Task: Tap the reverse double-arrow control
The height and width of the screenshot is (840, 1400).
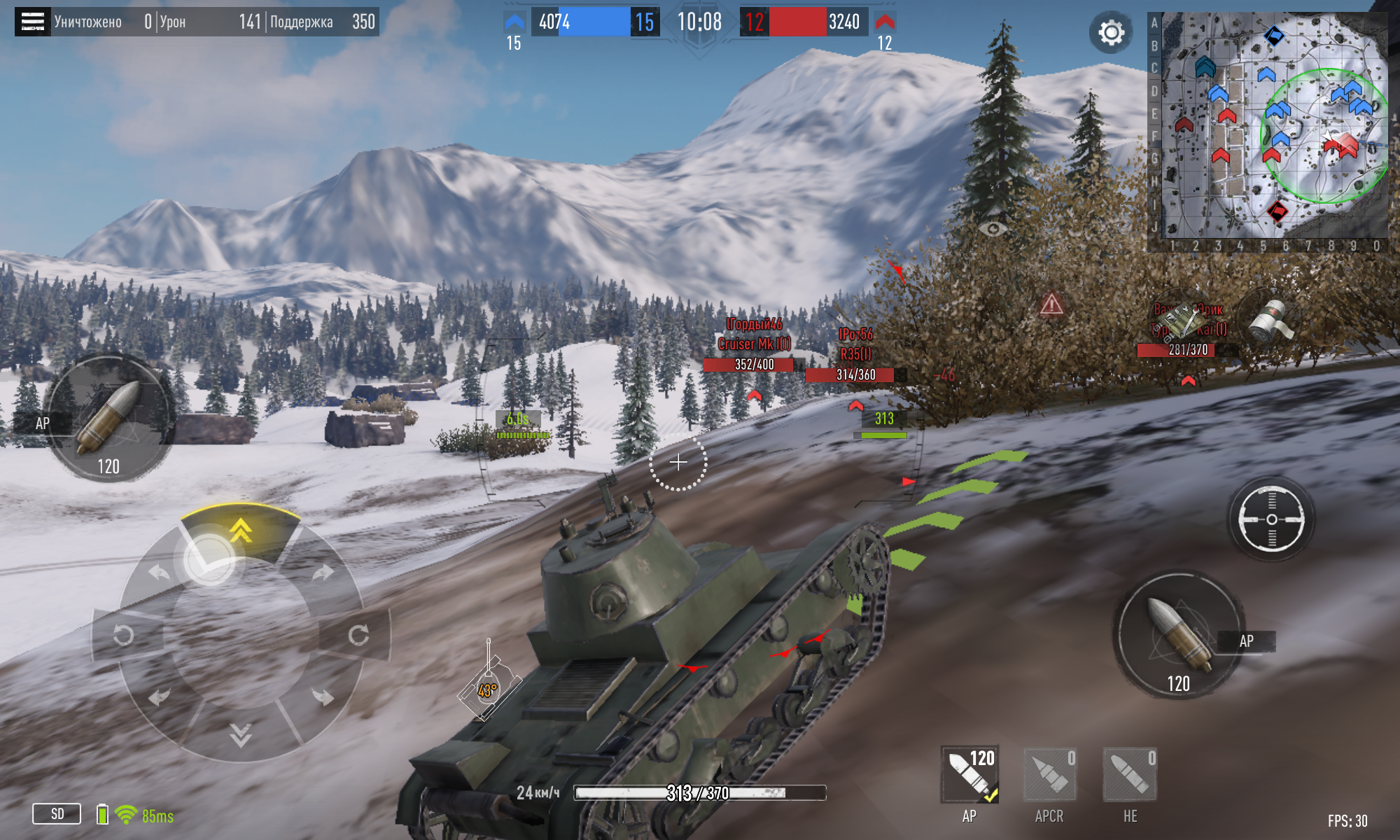Action: pos(240,735)
